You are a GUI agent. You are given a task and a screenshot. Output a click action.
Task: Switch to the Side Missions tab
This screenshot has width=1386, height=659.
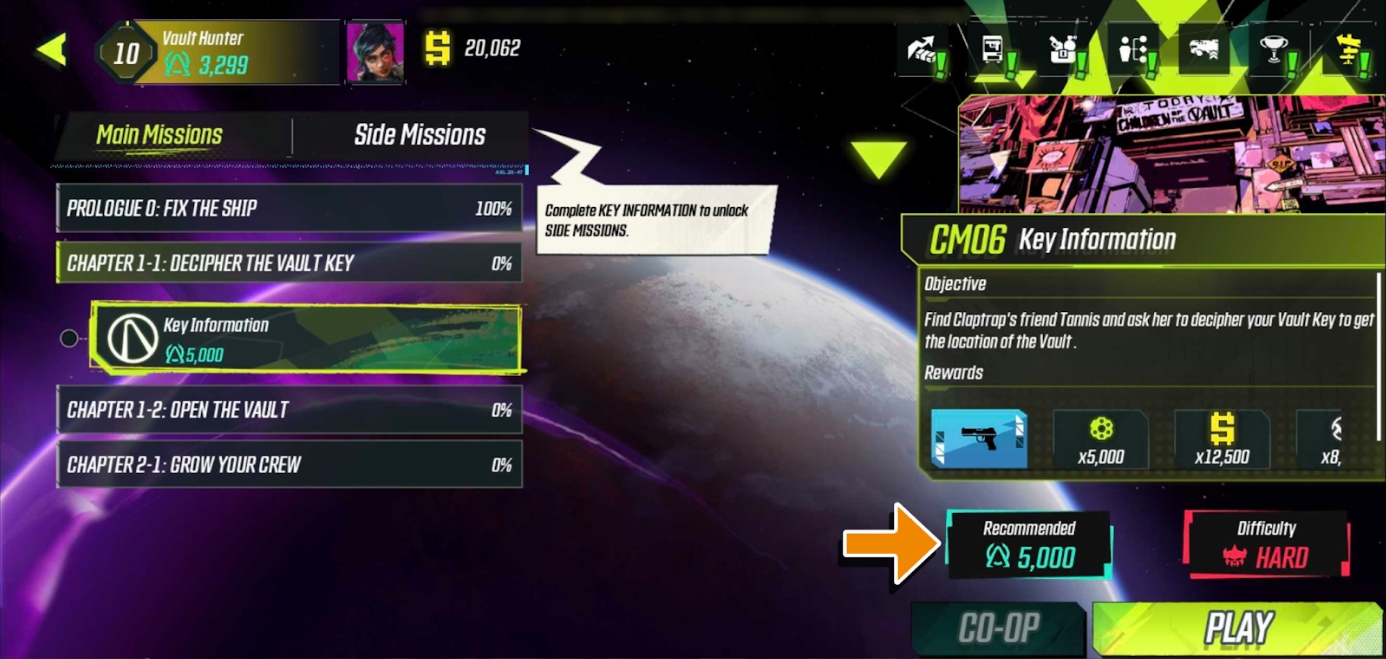tap(419, 135)
